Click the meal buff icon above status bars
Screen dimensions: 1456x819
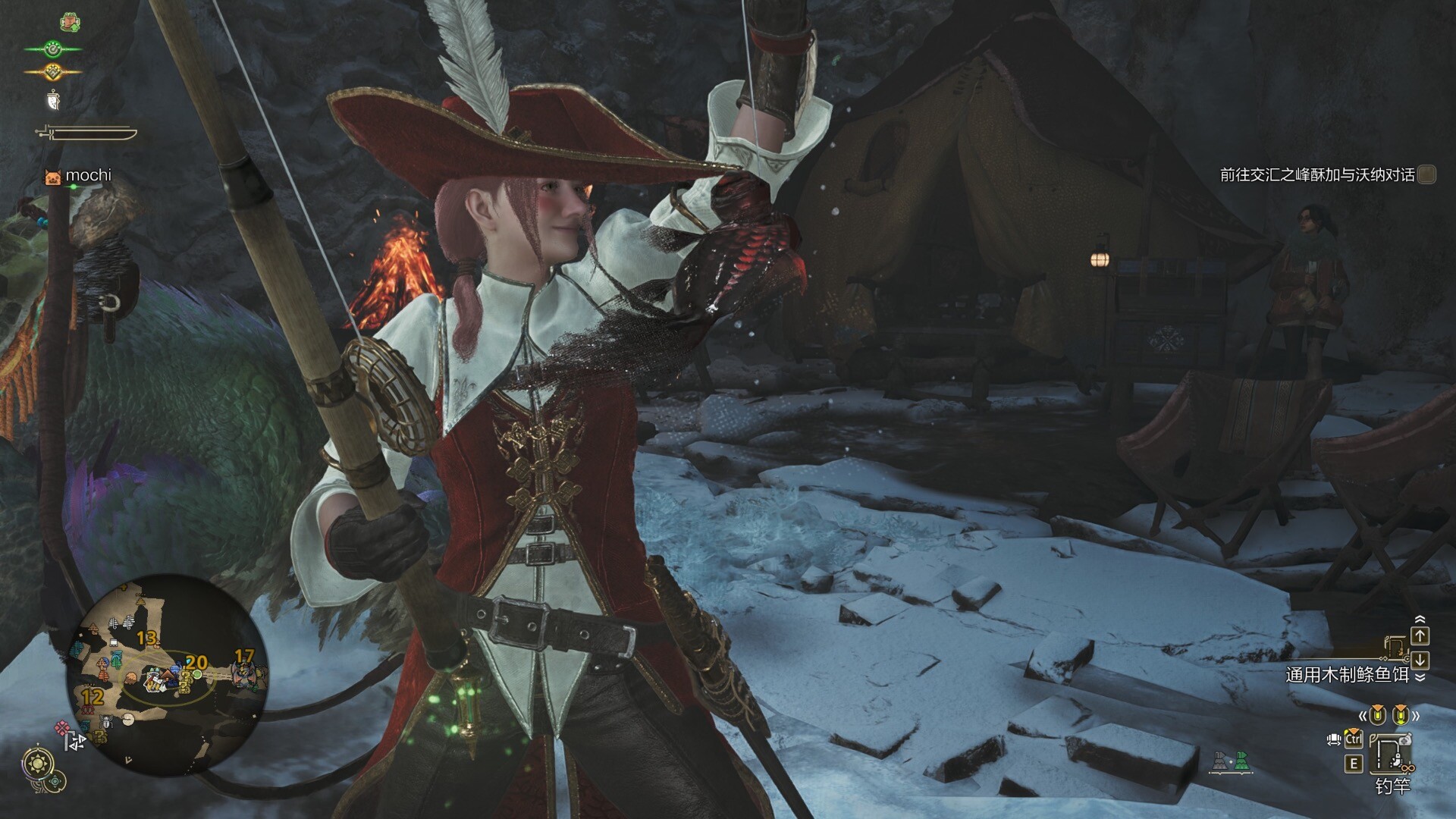click(70, 22)
